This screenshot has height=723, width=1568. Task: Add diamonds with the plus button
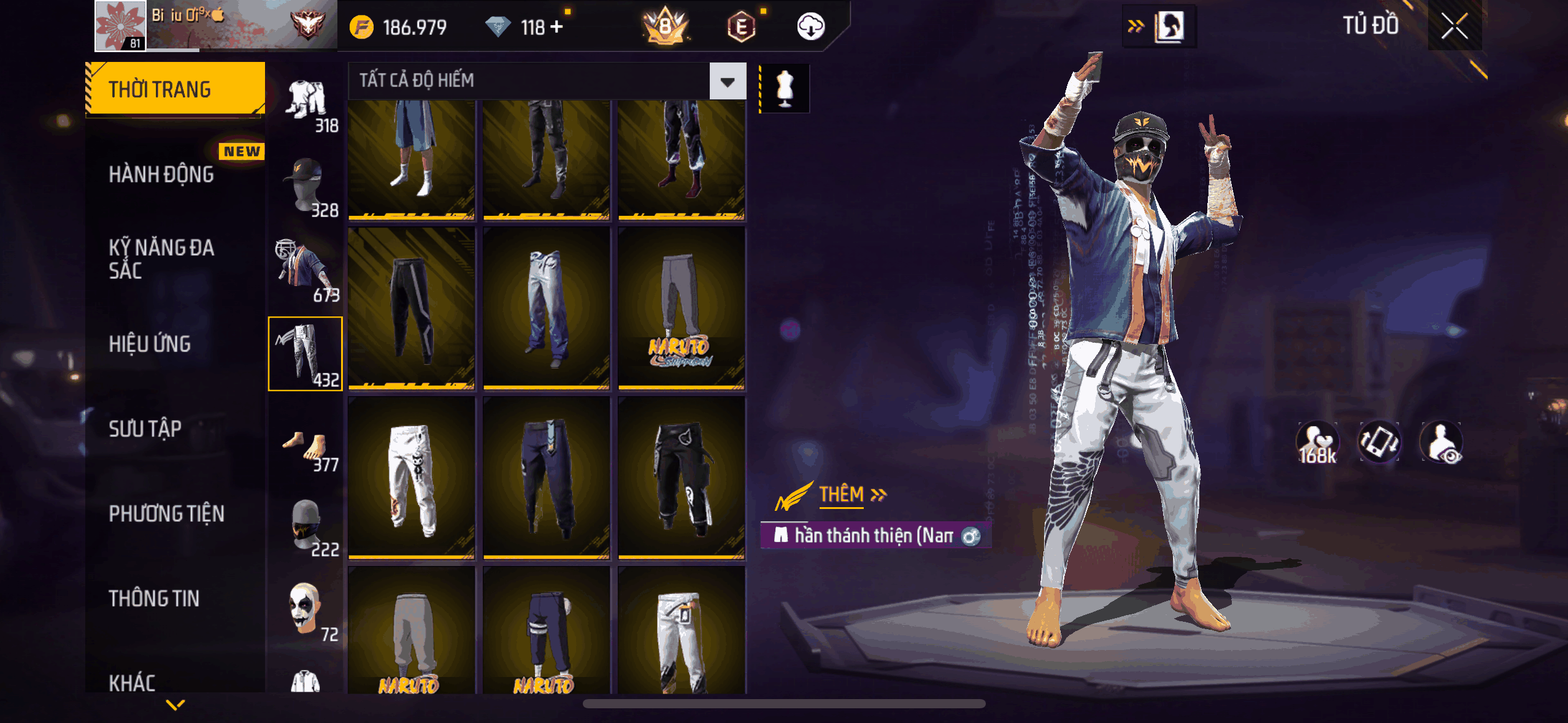point(557,27)
